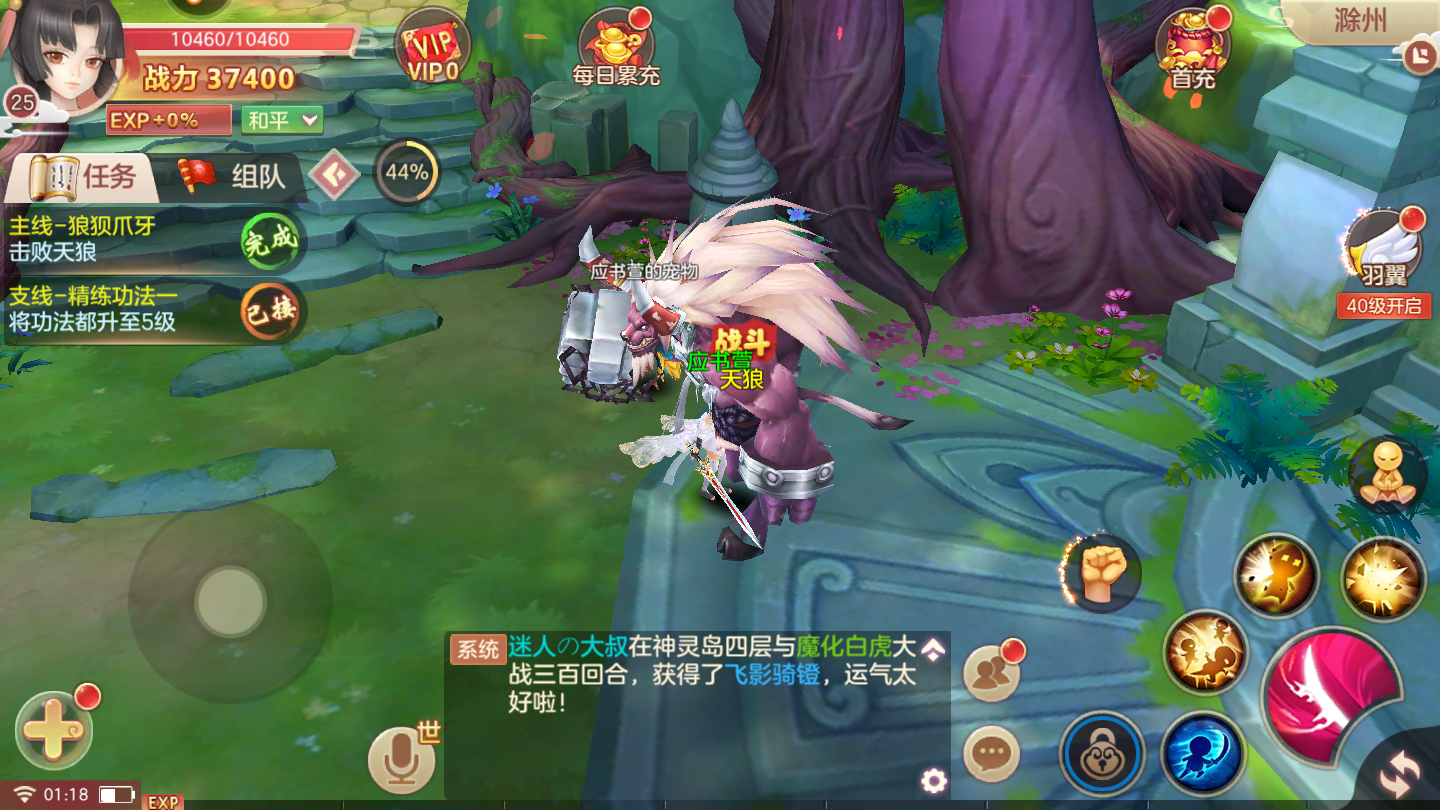The height and width of the screenshot is (810, 1440).
Task: Click the 44% progress circle
Action: coord(405,174)
